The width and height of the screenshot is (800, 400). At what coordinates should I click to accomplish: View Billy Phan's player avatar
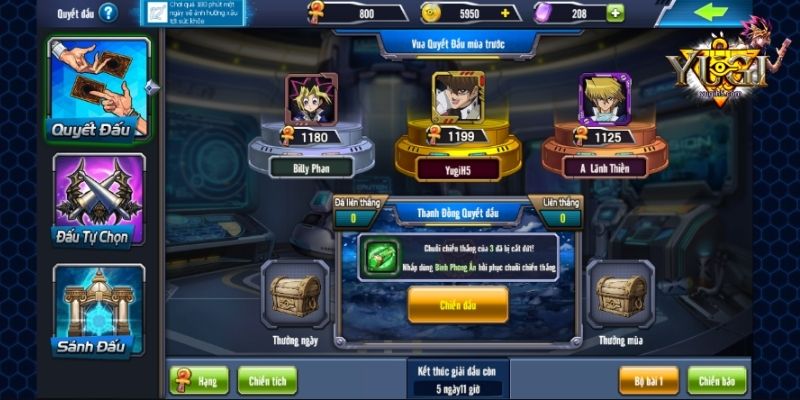(x=311, y=99)
